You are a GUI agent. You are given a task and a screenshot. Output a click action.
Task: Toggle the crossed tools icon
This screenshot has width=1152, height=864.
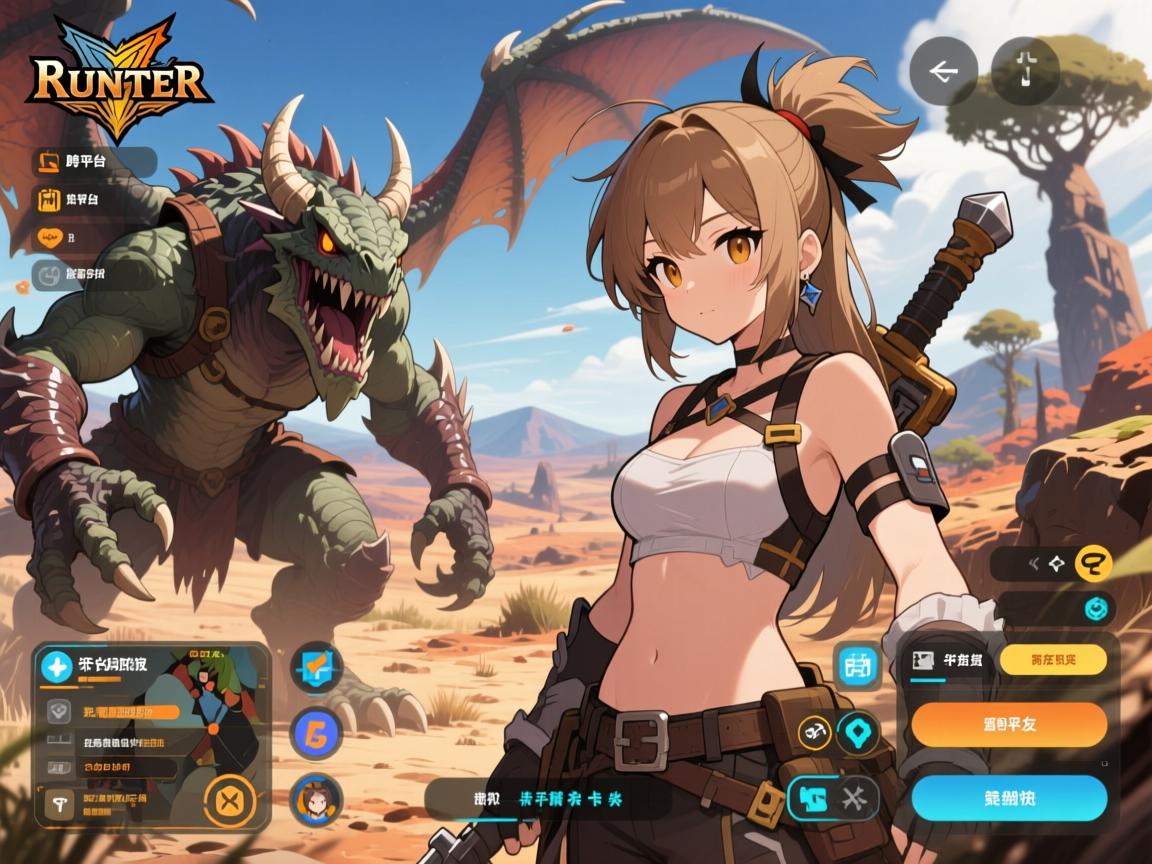click(854, 797)
